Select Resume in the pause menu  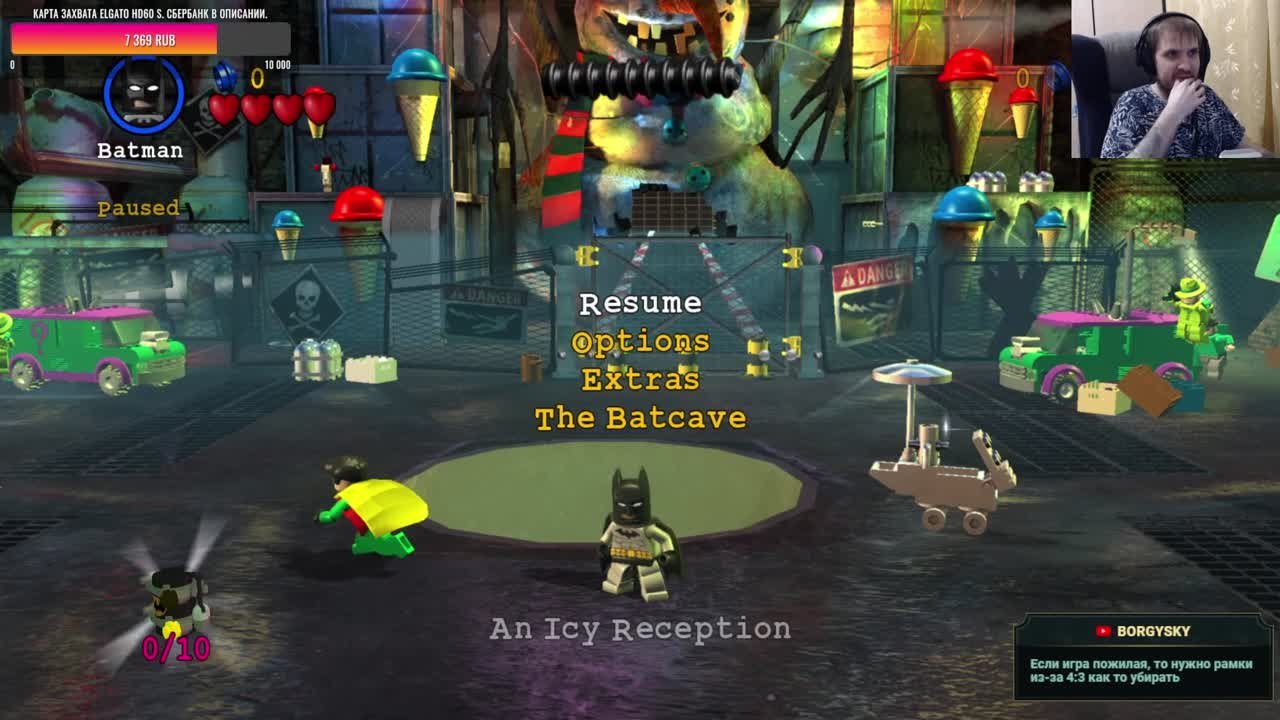(x=640, y=303)
